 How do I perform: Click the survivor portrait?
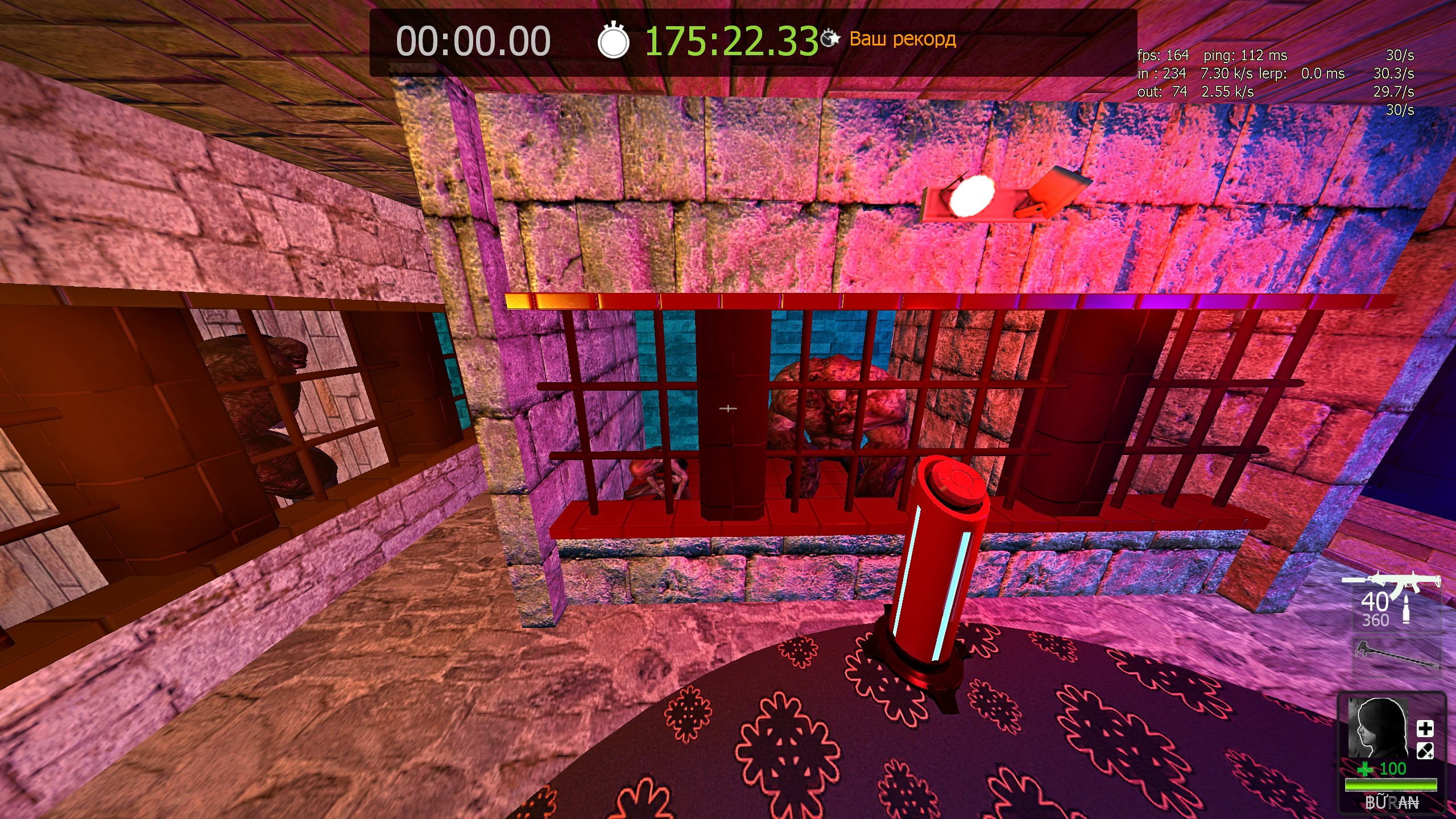pos(1377,727)
